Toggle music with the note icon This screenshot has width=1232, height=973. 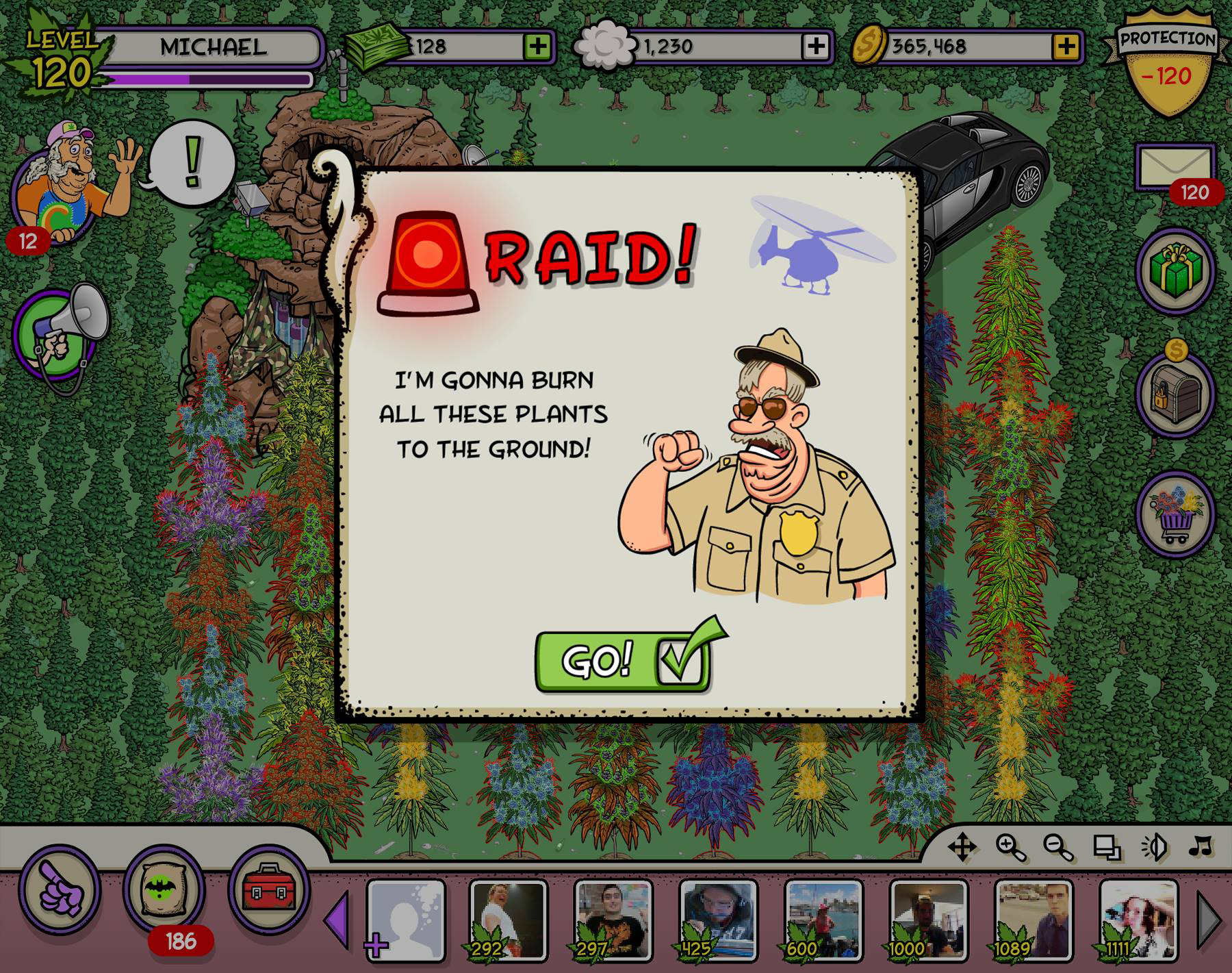(1200, 847)
